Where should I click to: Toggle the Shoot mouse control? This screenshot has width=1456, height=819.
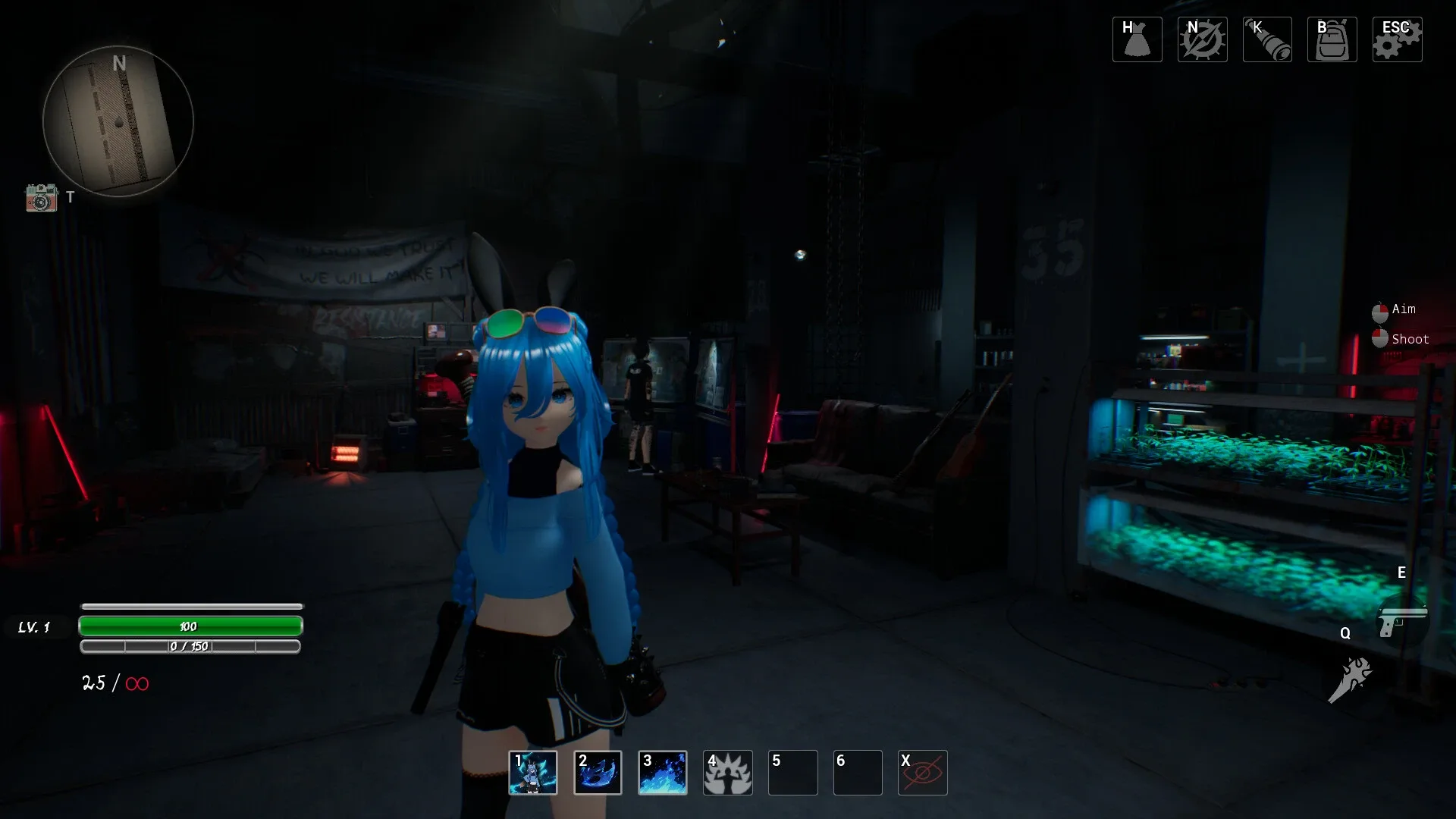tap(1378, 339)
